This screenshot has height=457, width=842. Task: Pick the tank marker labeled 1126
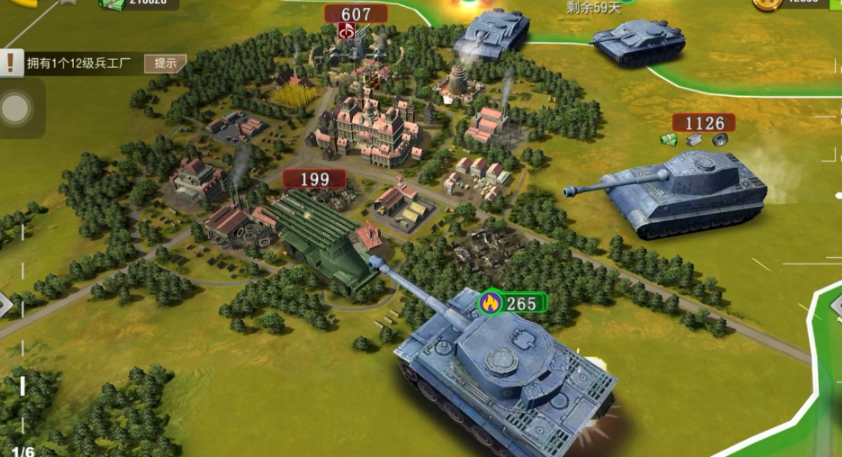click(x=703, y=123)
